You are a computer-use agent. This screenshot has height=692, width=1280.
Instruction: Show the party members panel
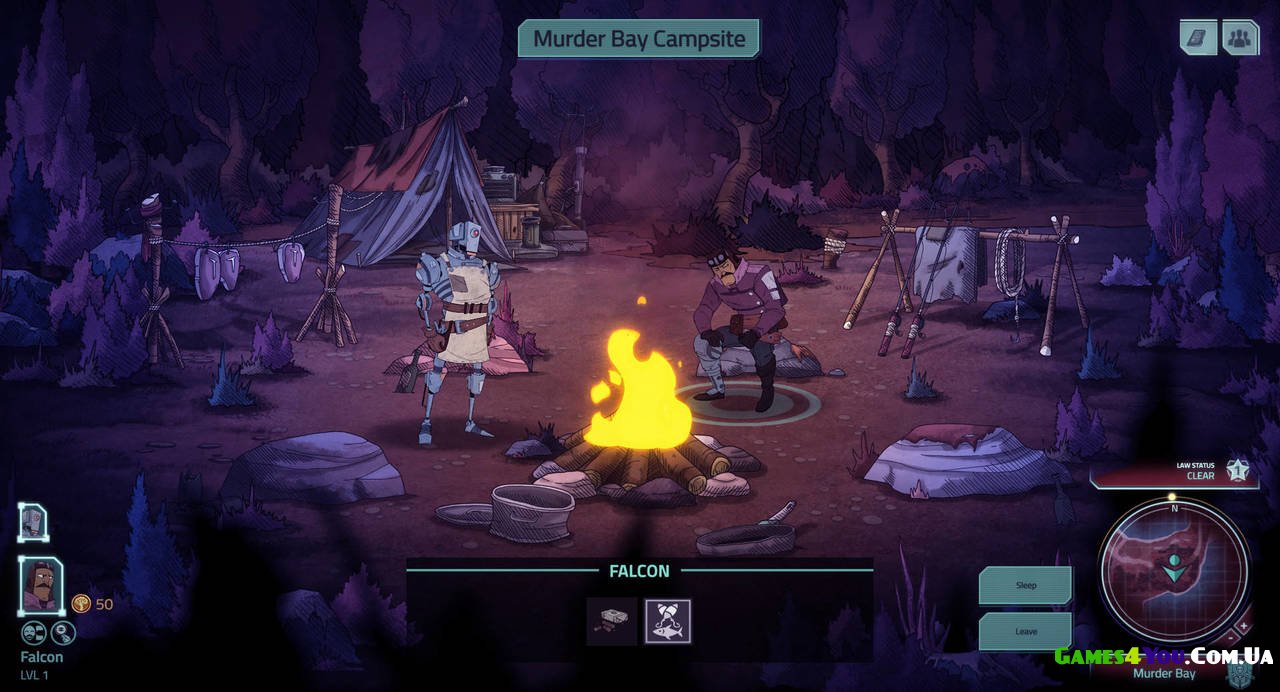(1240, 38)
